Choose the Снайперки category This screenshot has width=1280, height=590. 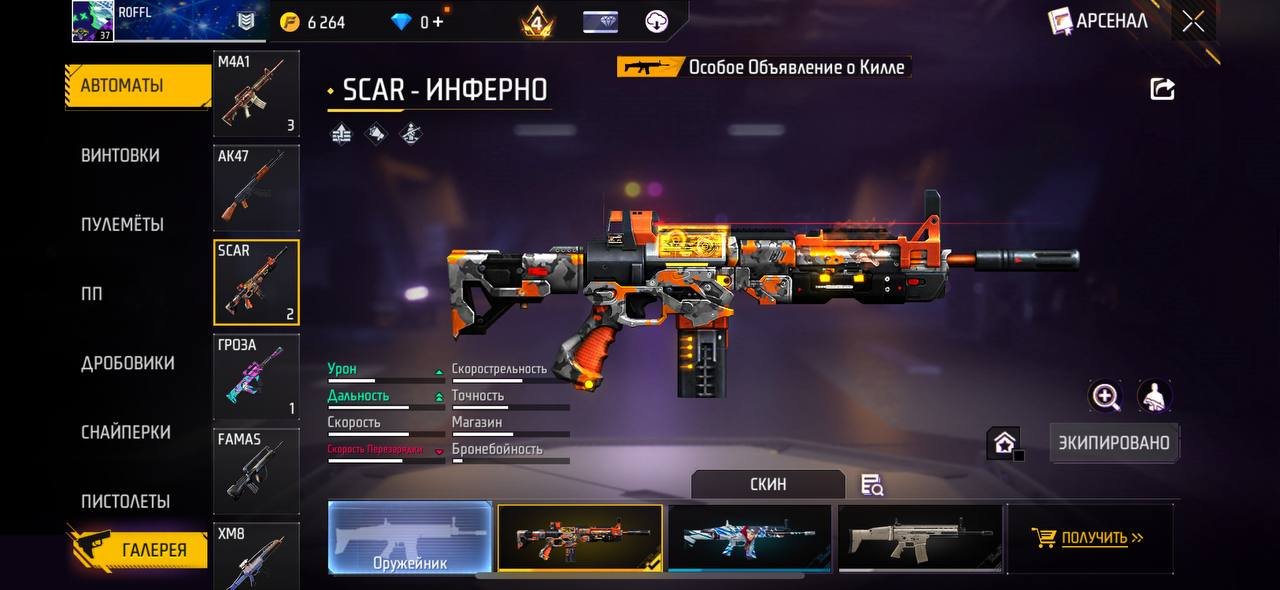(125, 432)
